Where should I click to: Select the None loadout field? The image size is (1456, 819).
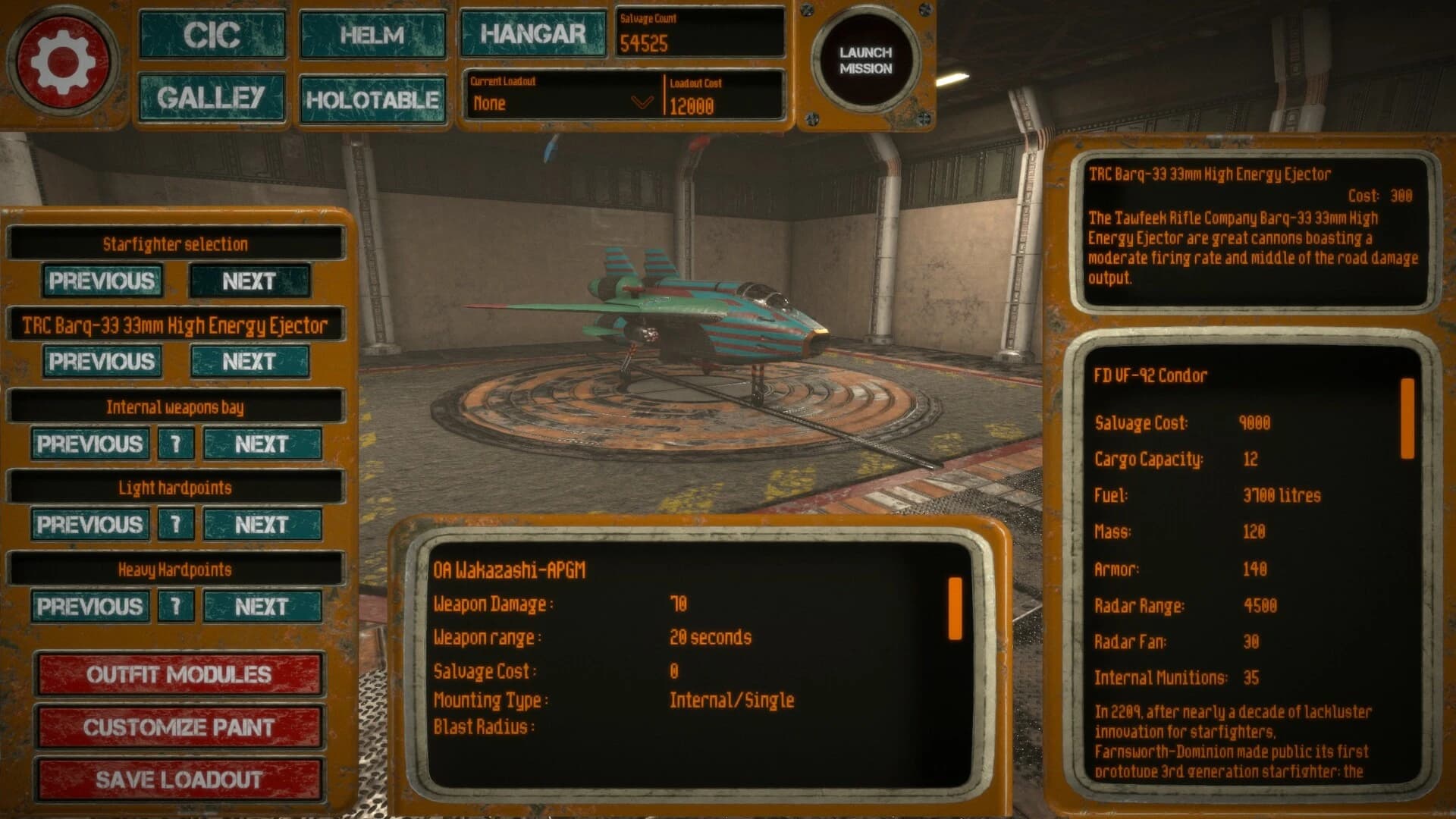(531, 104)
